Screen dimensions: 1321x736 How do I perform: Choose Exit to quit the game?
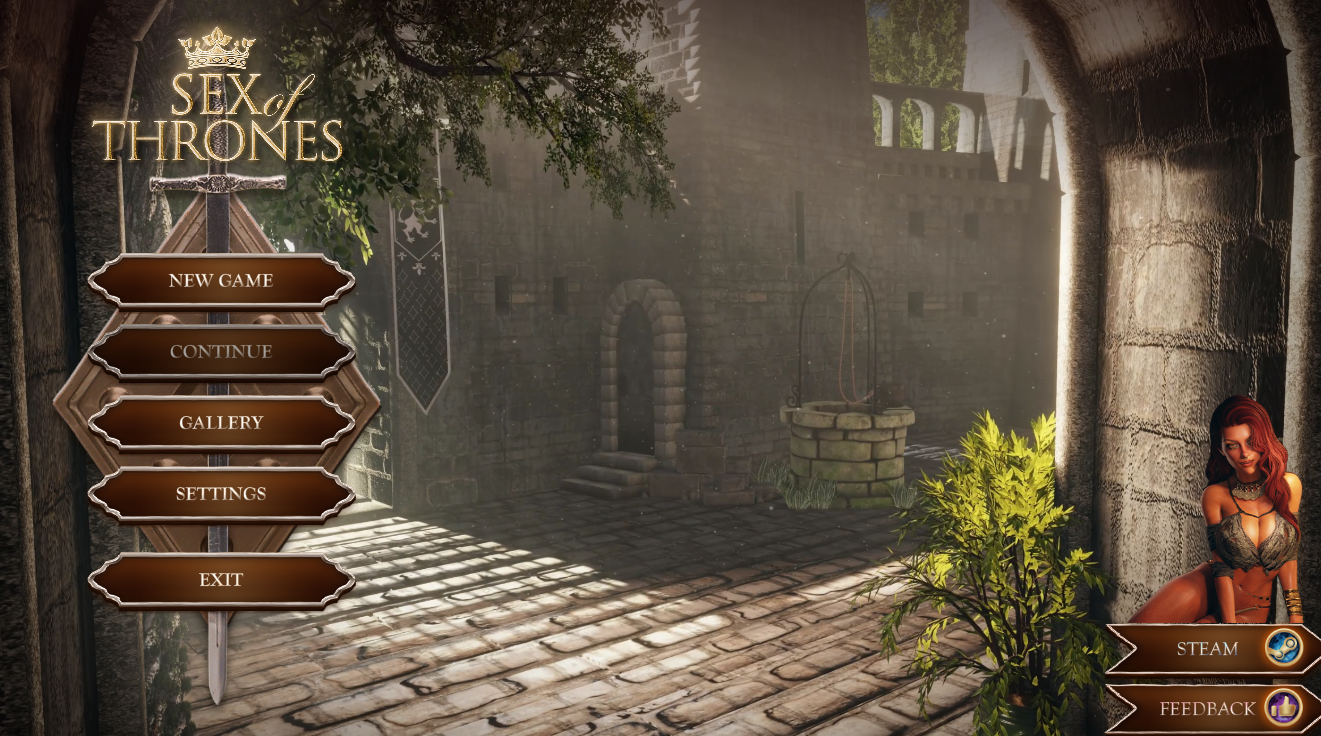click(x=221, y=580)
